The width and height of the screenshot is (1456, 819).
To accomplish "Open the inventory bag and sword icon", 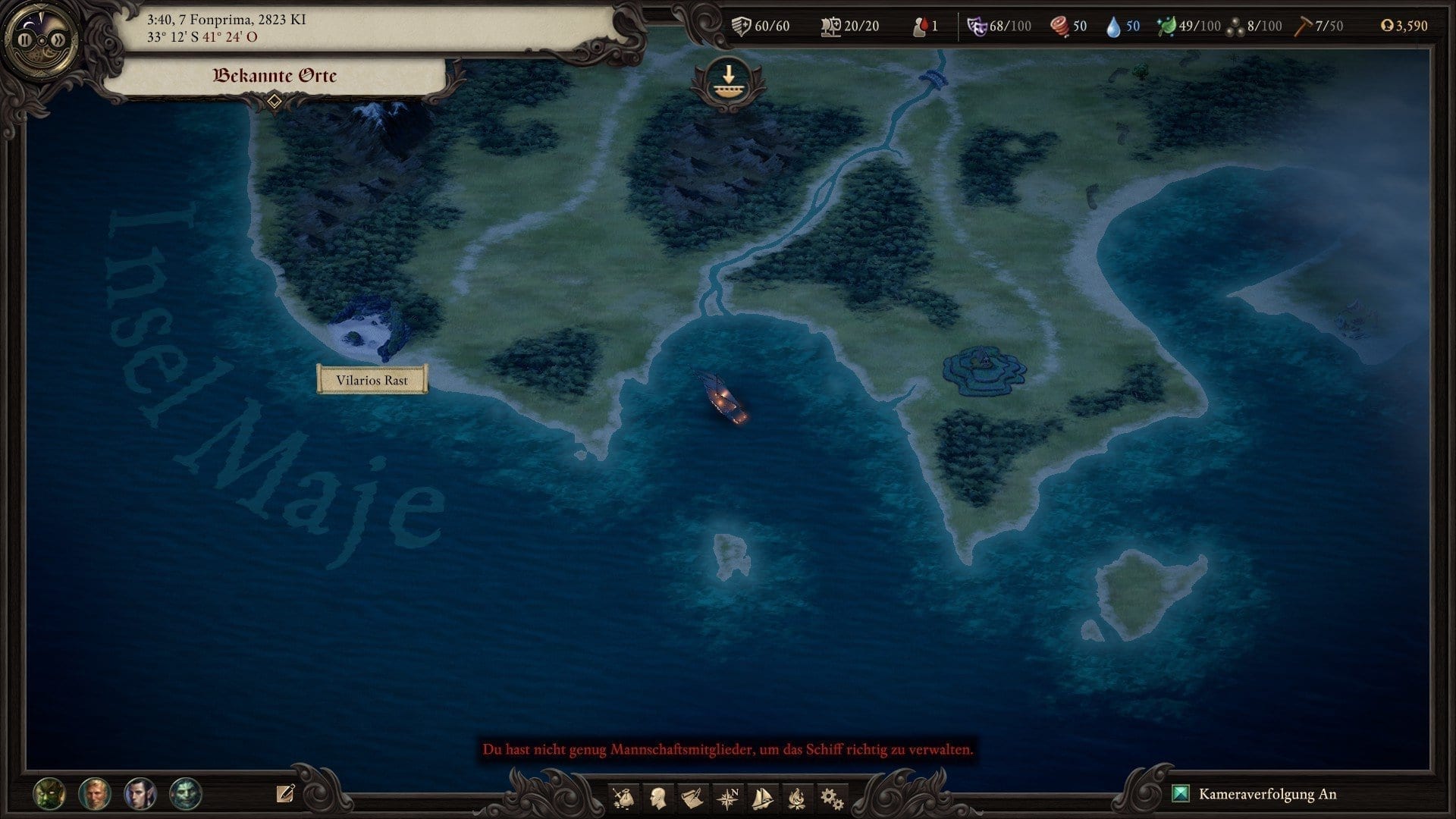I will pos(624,798).
